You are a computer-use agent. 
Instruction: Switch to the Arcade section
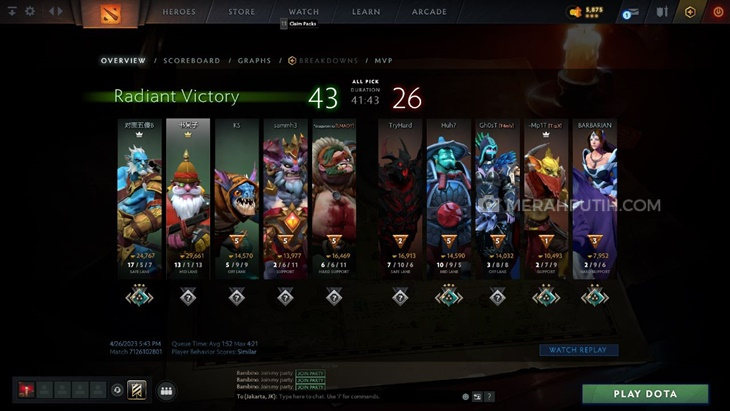point(429,12)
